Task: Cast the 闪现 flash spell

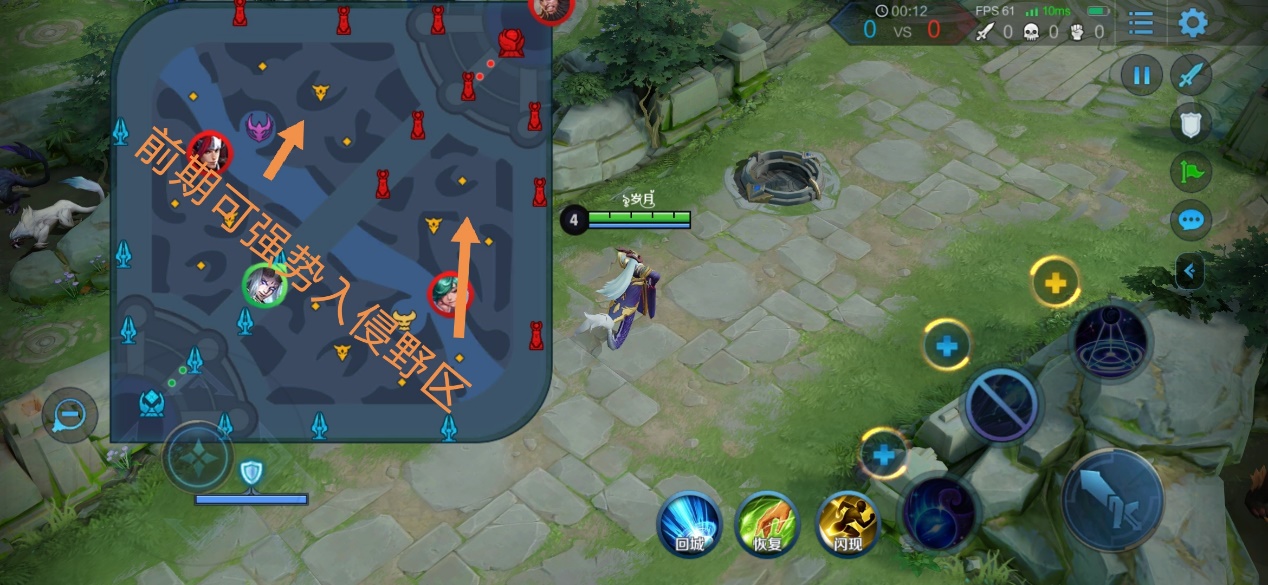Action: pyautogui.click(x=848, y=521)
